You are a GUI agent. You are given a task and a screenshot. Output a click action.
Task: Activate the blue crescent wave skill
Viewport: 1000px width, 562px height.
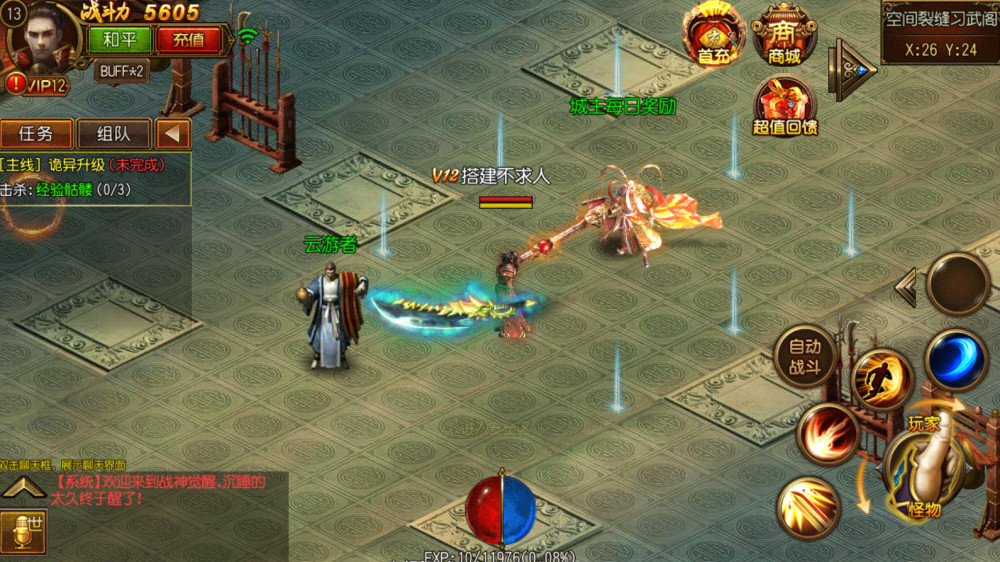coord(956,358)
